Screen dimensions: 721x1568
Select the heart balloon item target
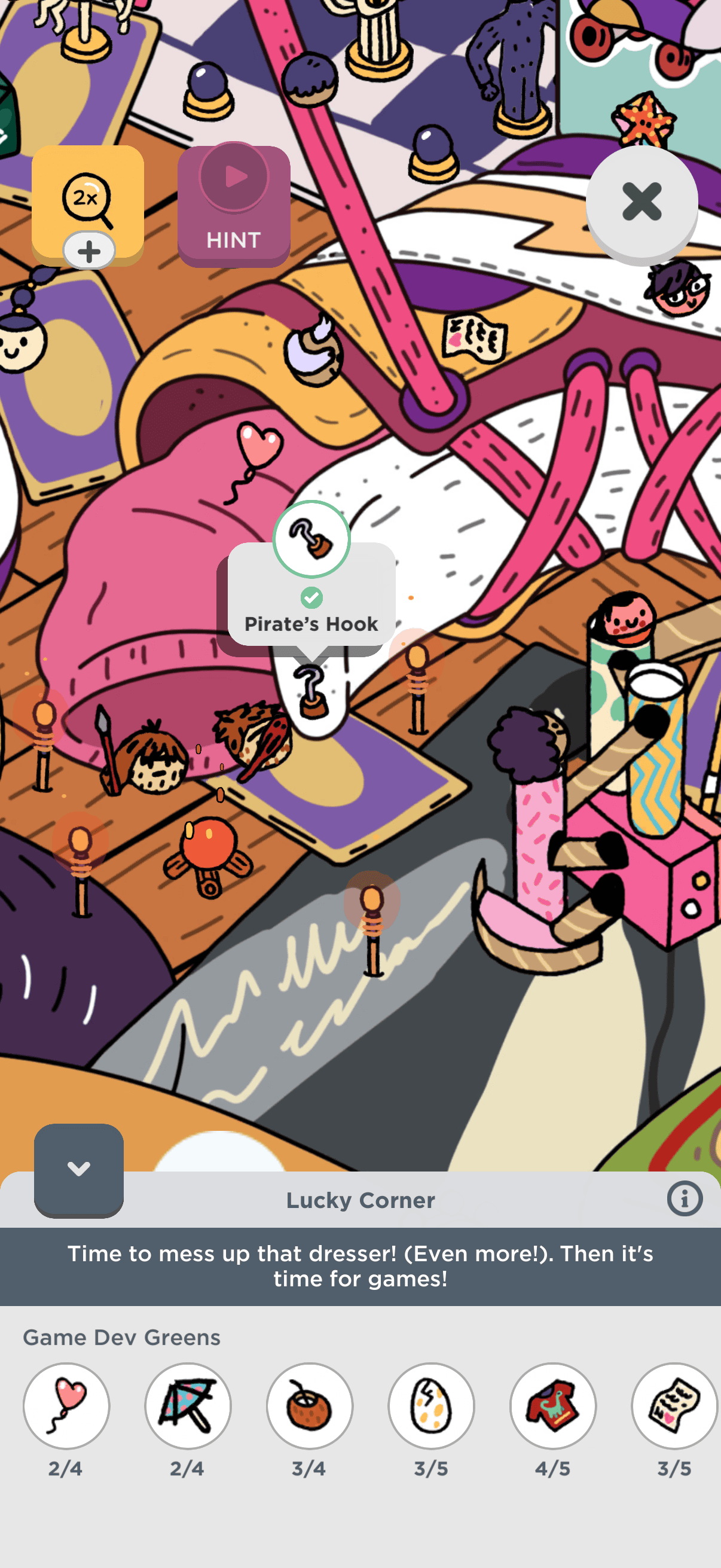tap(66, 1405)
